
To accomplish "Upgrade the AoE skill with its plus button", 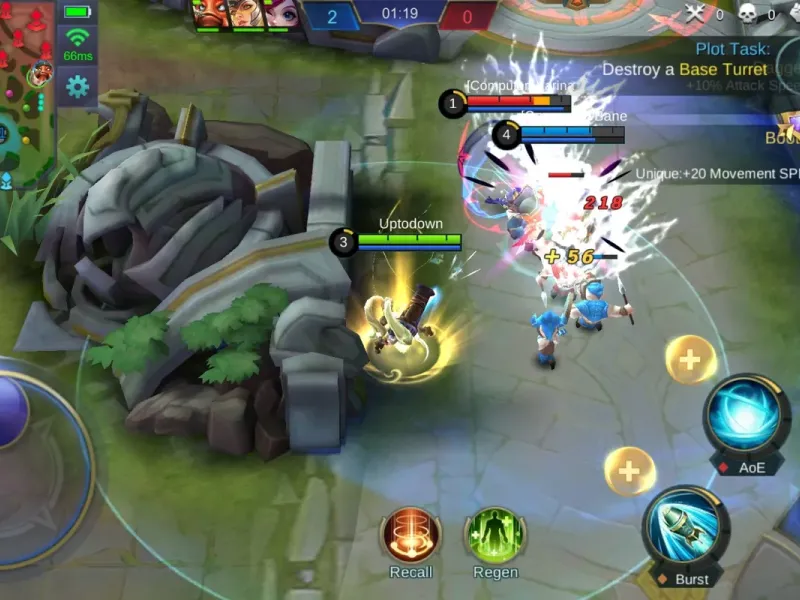I will 690,359.
